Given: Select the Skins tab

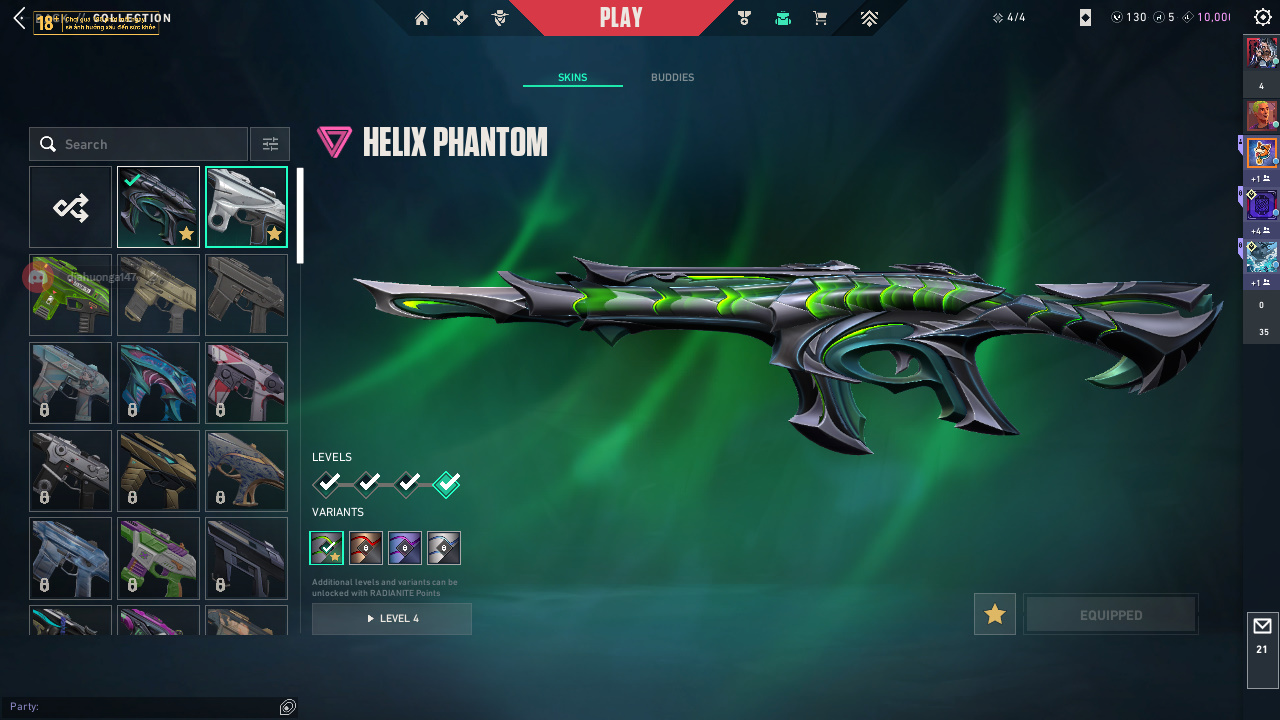Looking at the screenshot, I should [x=572, y=78].
